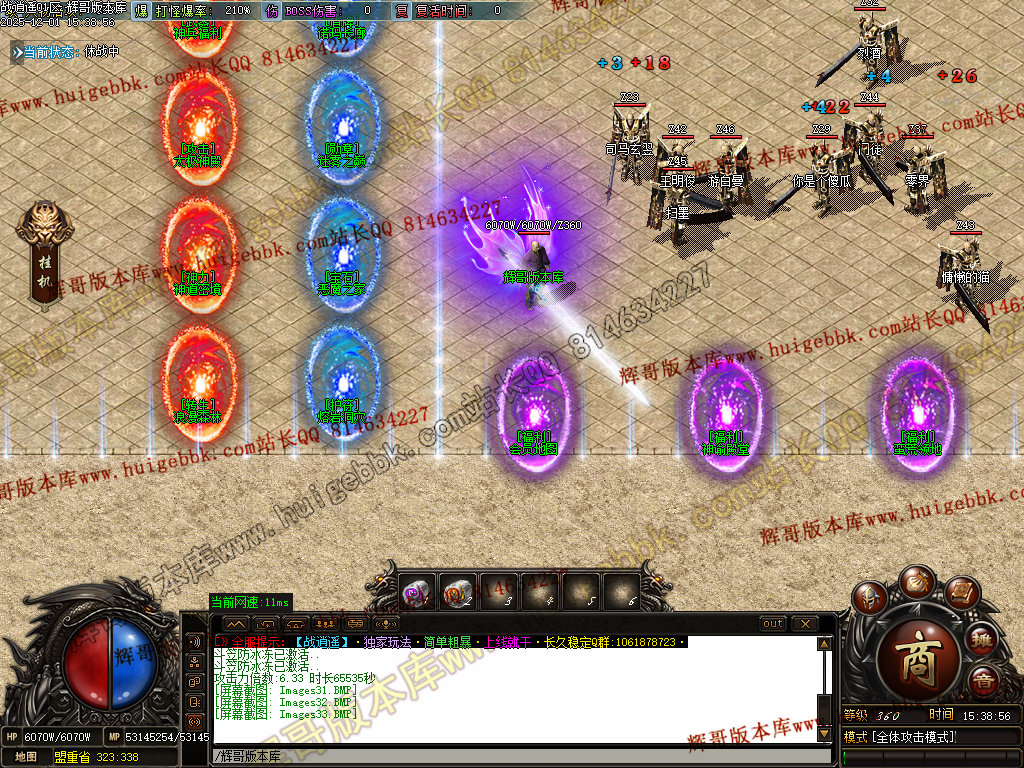Close the chat panel with the X button
This screenshot has height=768, width=1024.
[804, 624]
